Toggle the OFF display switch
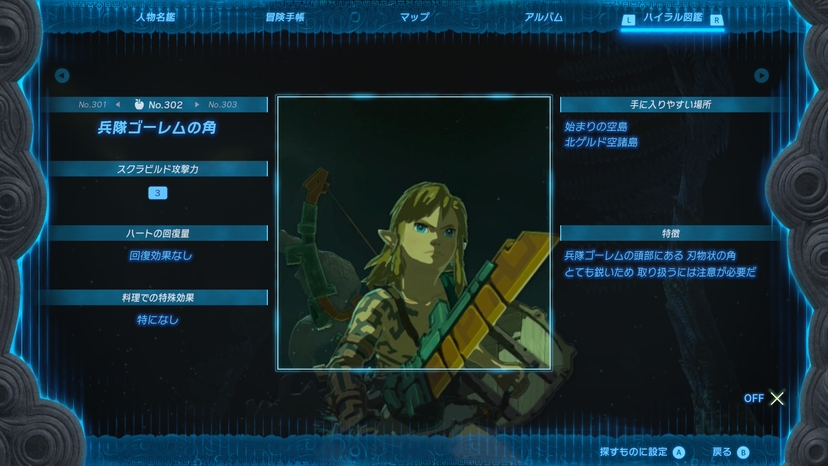This screenshot has width=828, height=466. 766,398
